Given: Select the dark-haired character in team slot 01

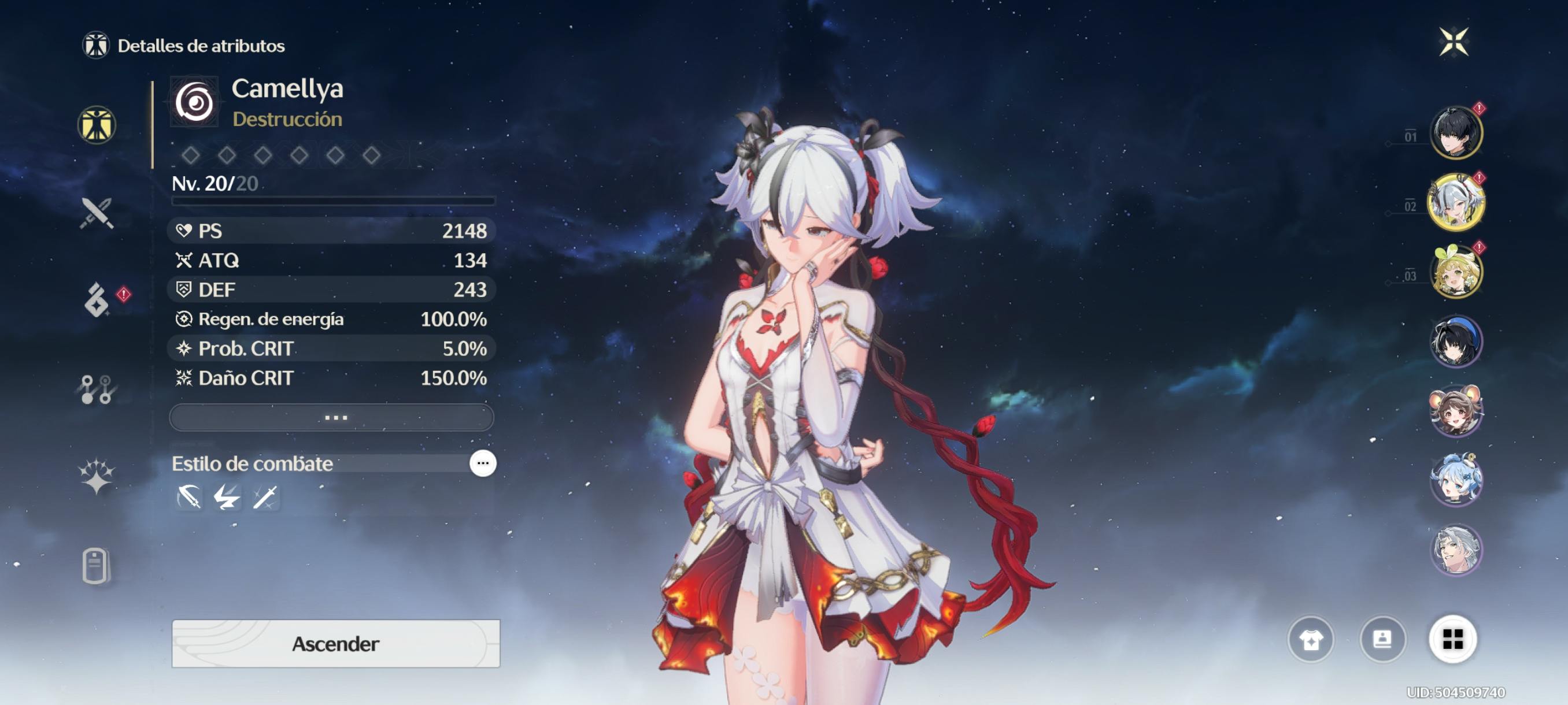Looking at the screenshot, I should click(1455, 132).
